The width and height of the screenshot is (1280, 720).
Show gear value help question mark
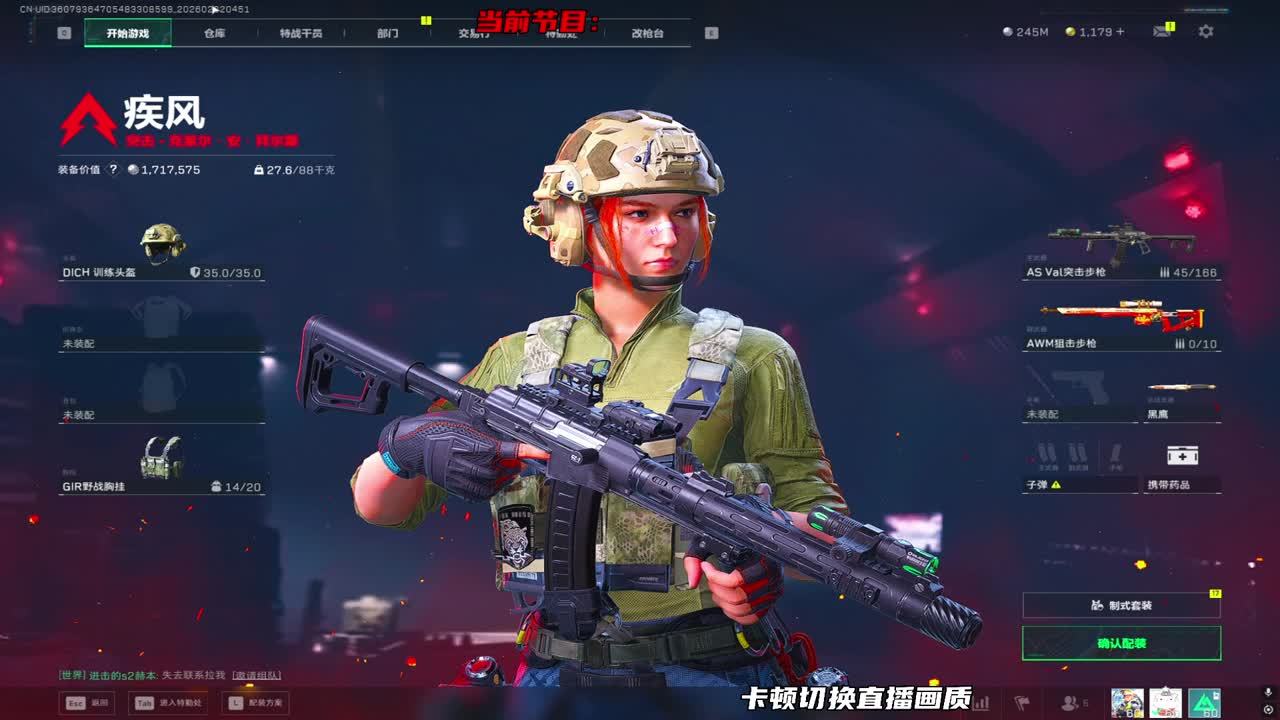pyautogui.click(x=113, y=170)
